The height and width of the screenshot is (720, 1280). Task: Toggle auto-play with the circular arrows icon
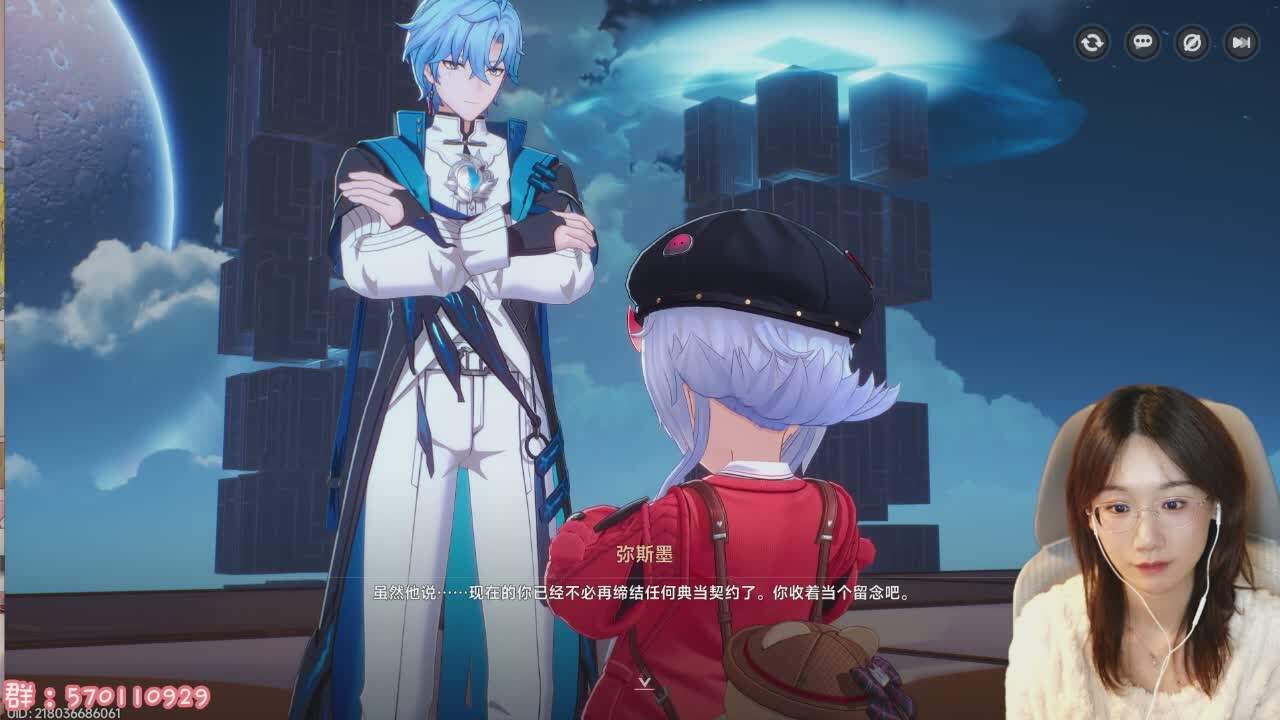pyautogui.click(x=1092, y=43)
